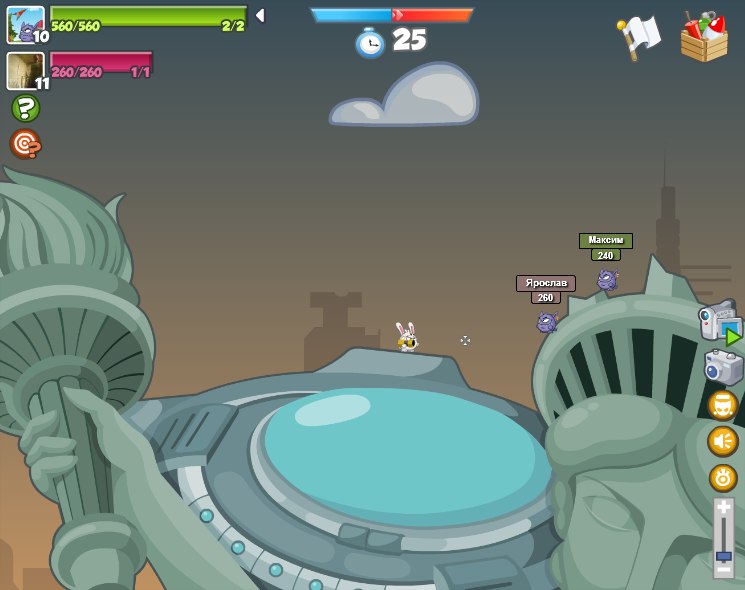This screenshot has width=745, height=590.
Task: Click the orange hat character button
Action: coord(722,405)
